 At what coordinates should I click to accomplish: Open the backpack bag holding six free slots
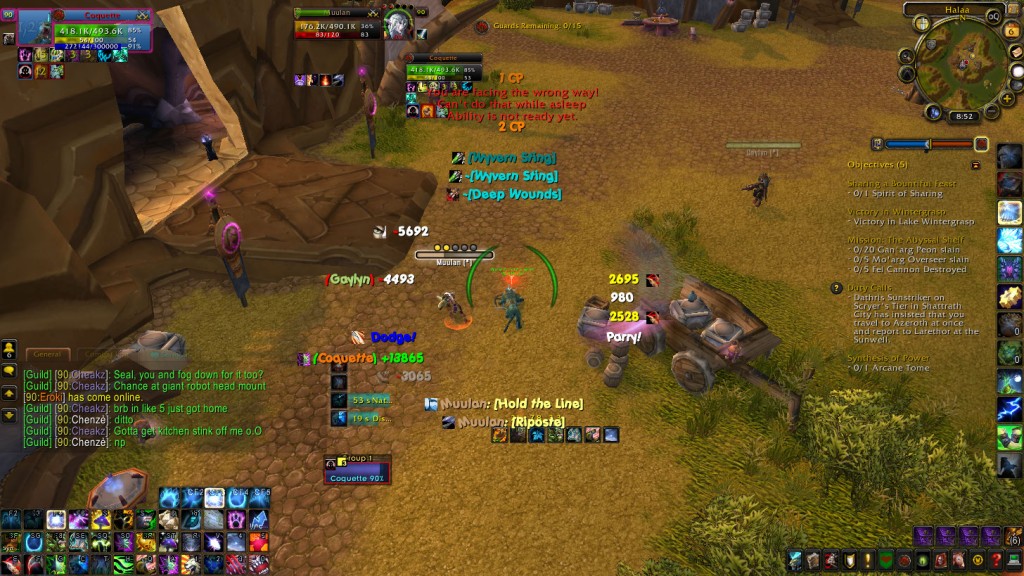(1011, 537)
